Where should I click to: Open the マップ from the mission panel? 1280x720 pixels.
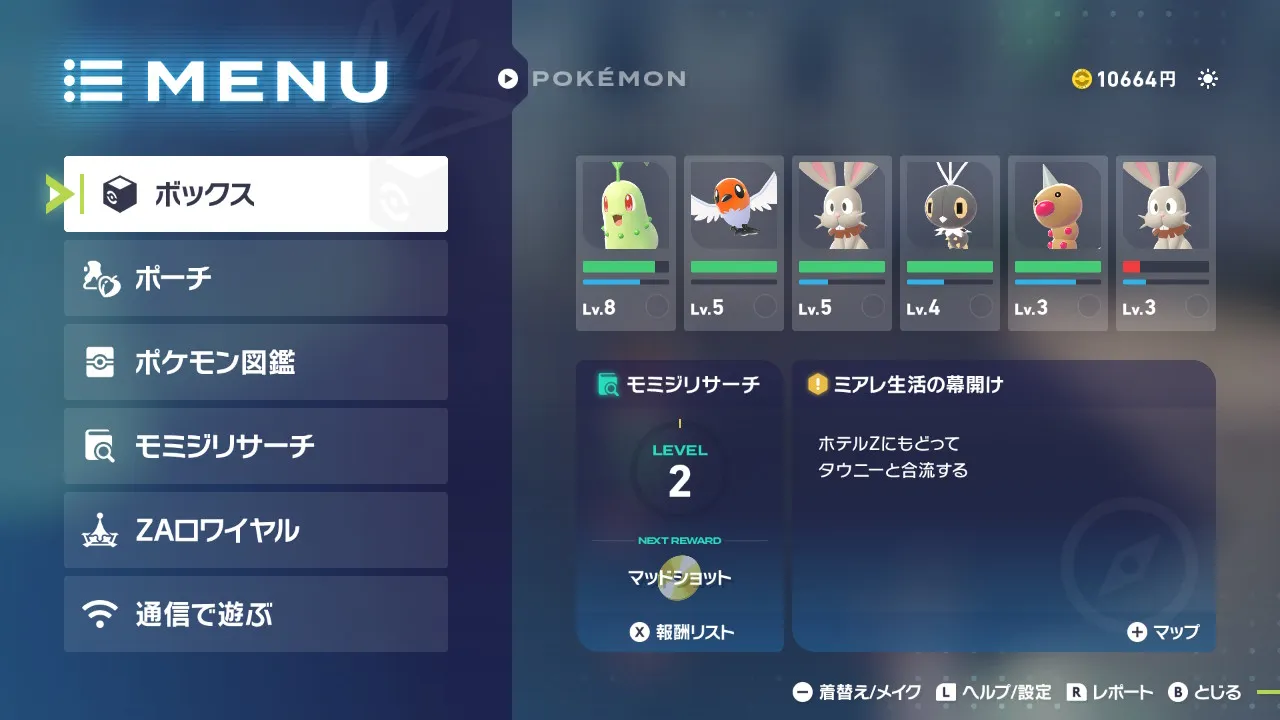(x=1163, y=632)
